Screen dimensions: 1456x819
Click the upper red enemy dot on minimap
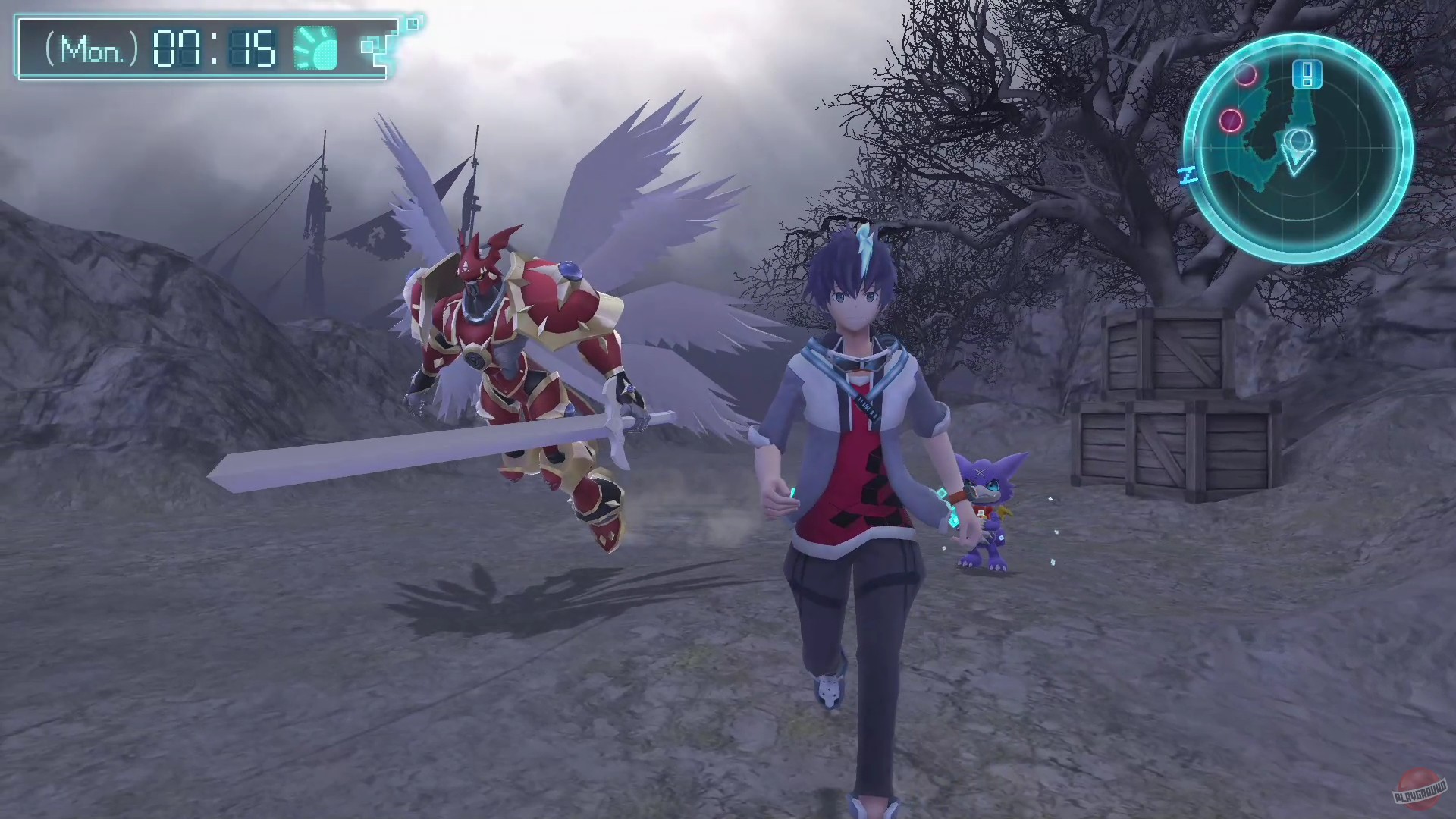pos(1244,75)
